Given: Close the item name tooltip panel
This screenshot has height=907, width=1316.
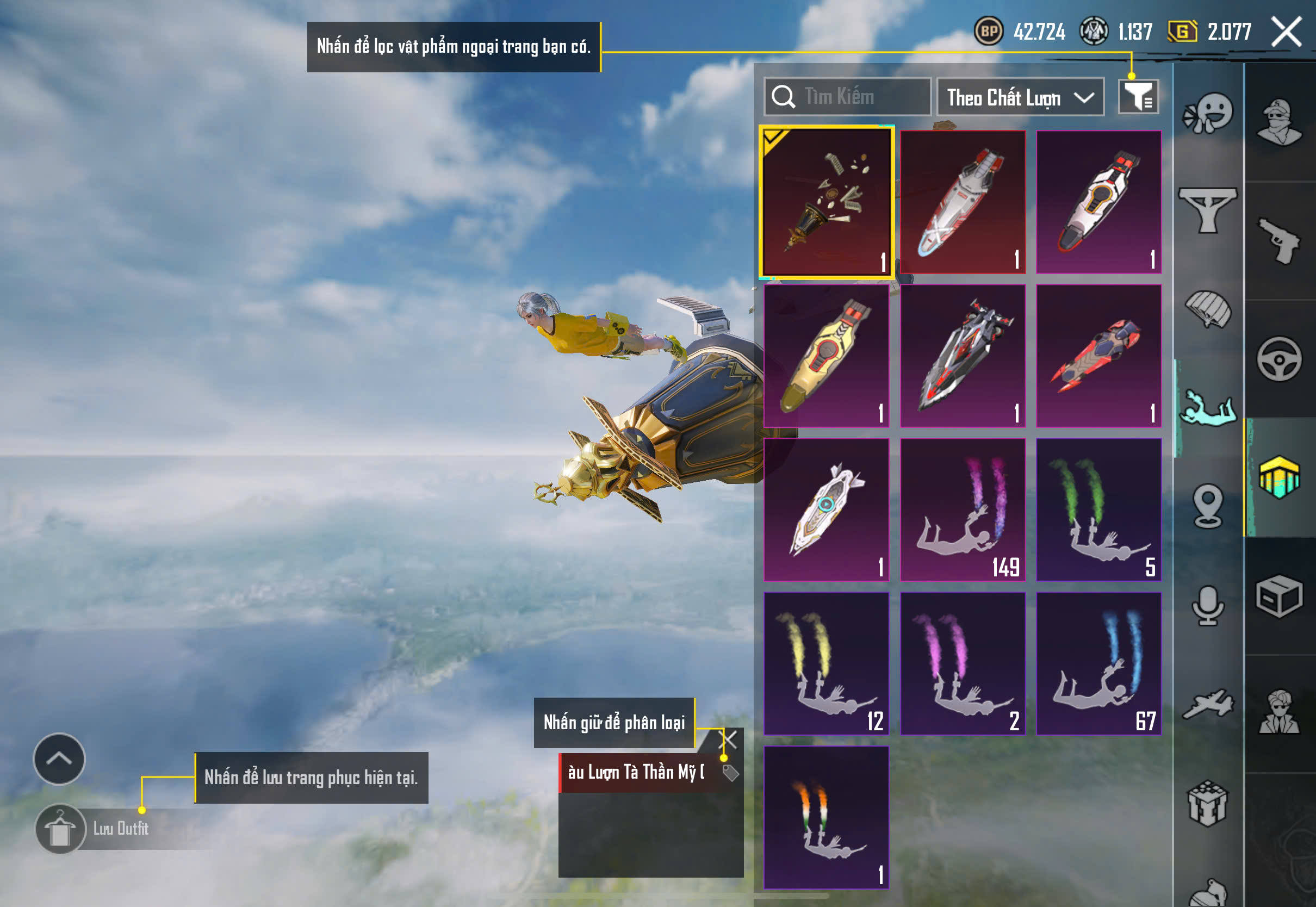Looking at the screenshot, I should click(728, 740).
